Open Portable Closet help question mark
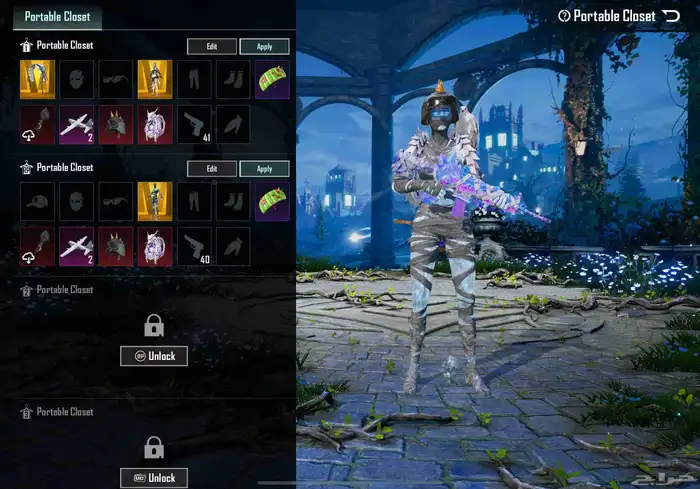The width and height of the screenshot is (700, 489). click(565, 16)
